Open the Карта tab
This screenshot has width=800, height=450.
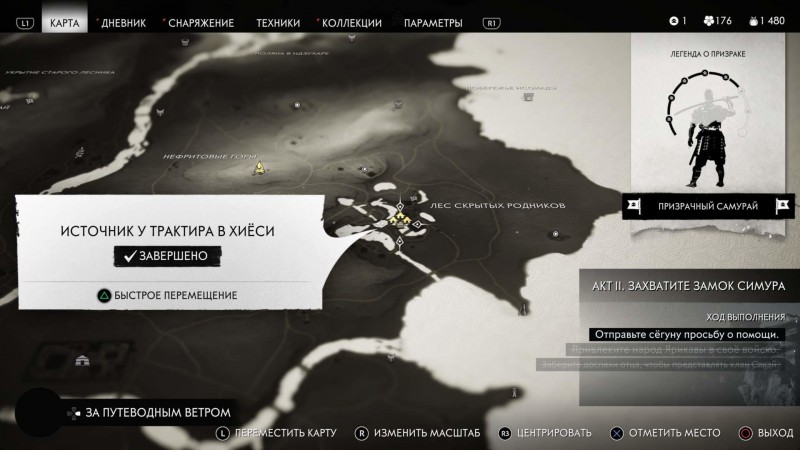point(64,22)
